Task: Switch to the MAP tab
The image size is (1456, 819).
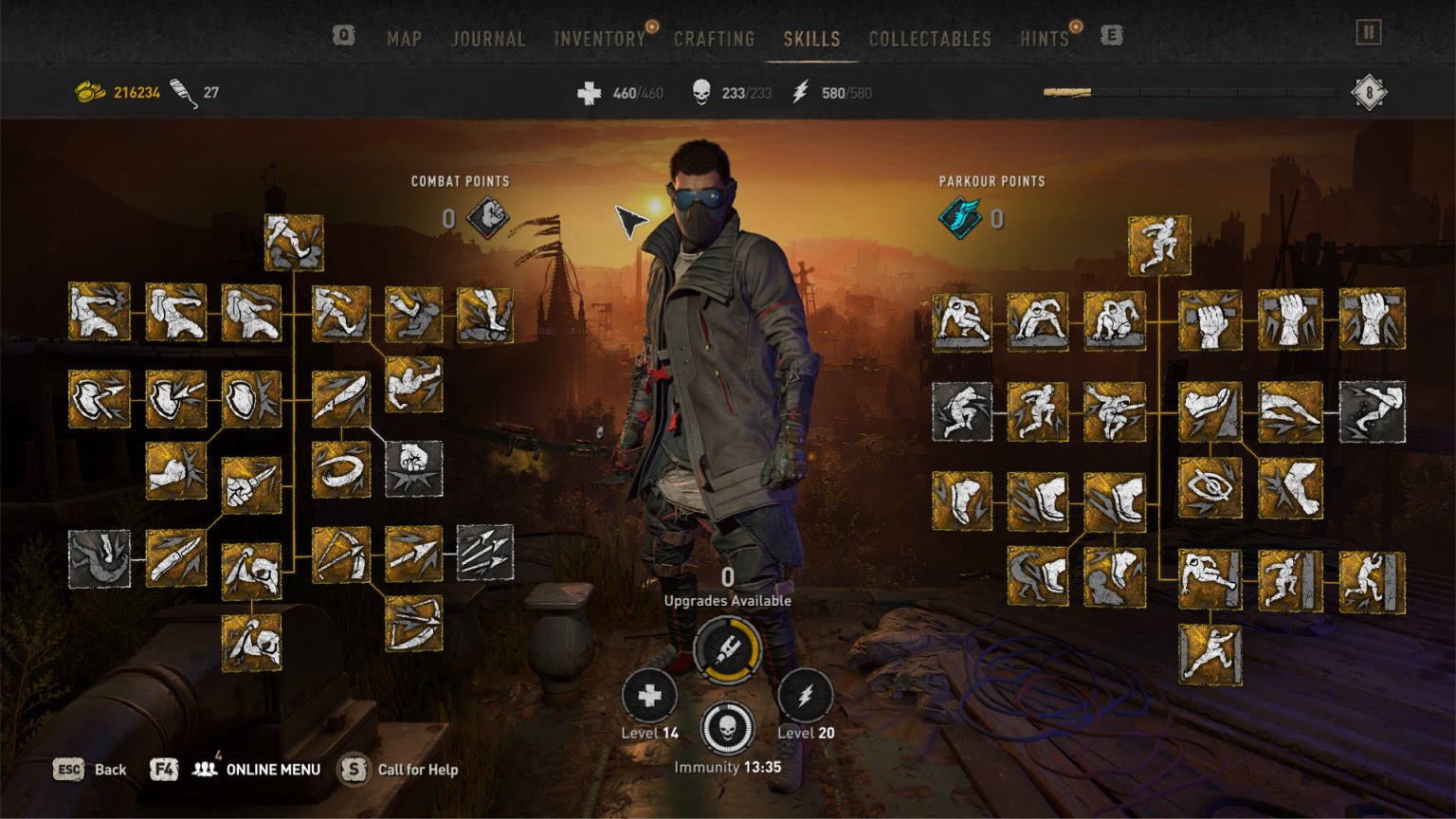Action: 404,39
